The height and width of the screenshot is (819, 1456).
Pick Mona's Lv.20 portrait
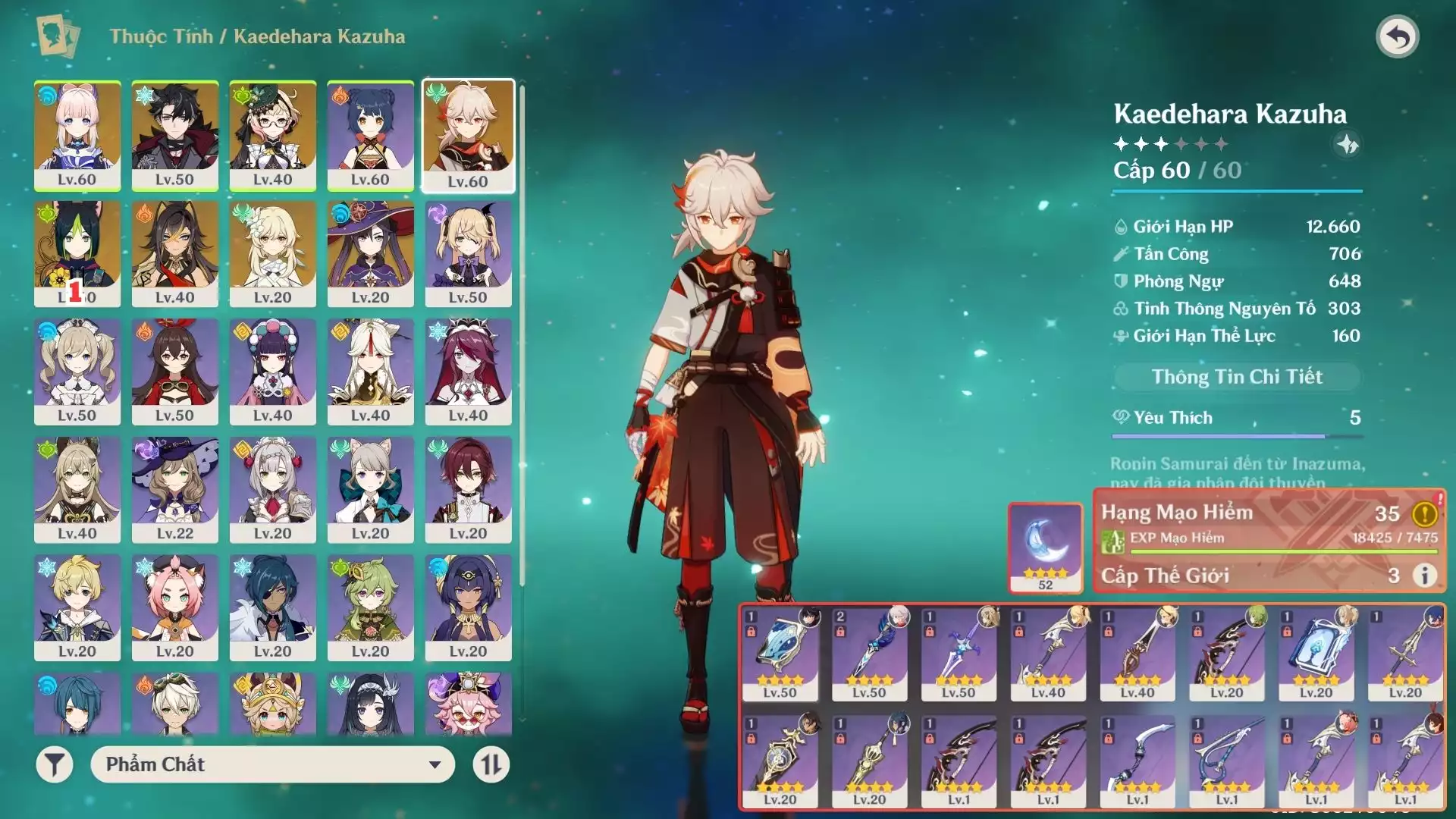point(370,253)
